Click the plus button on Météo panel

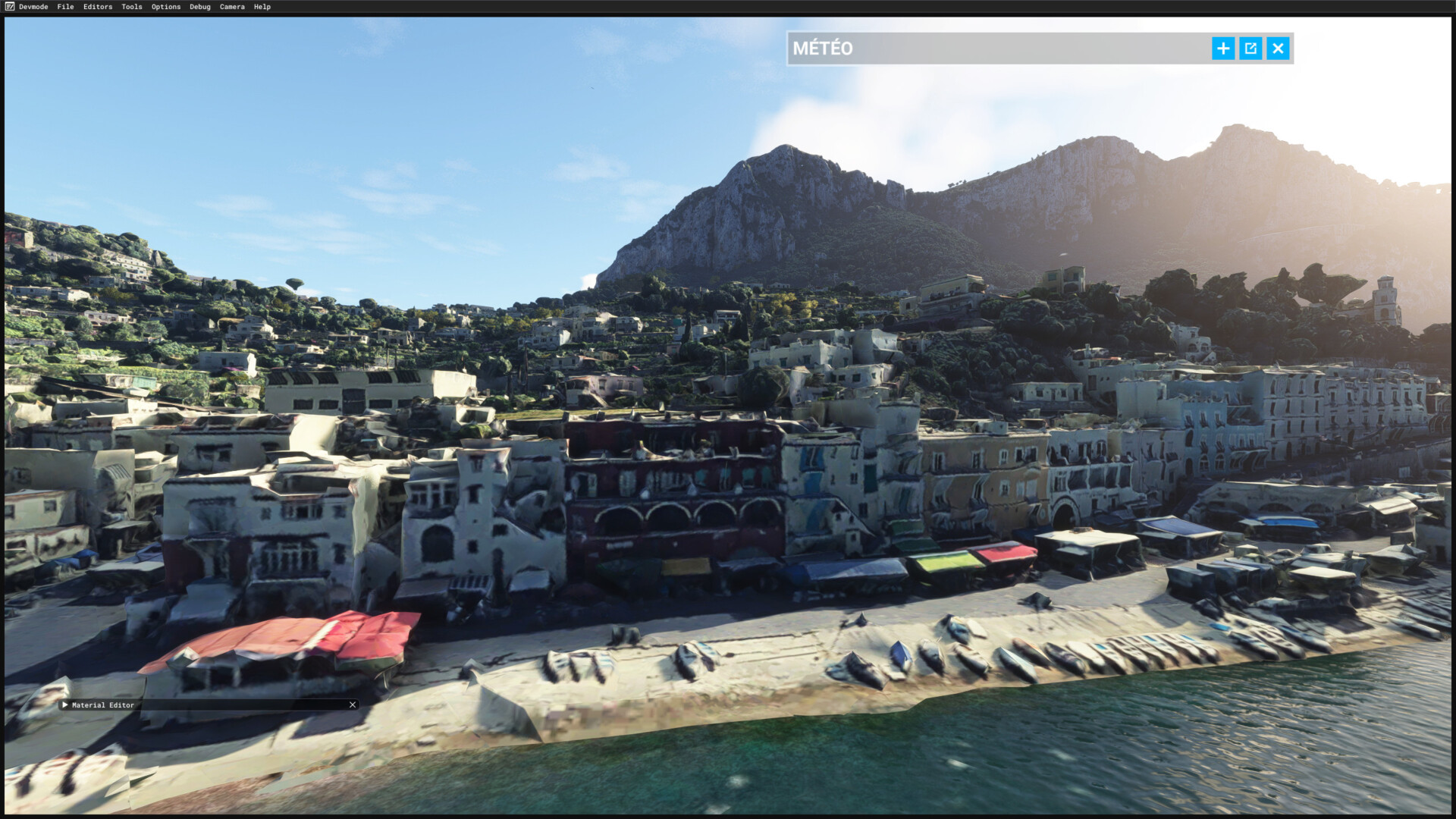coord(1222,49)
